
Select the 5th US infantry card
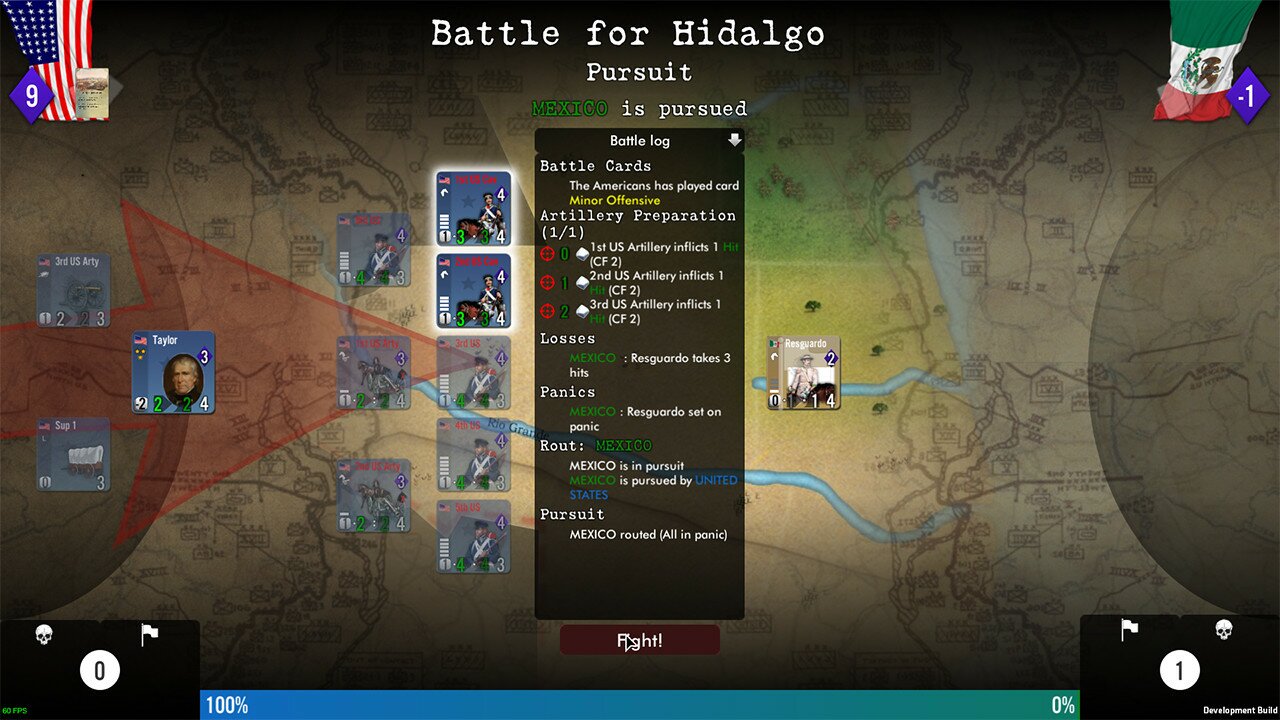tap(474, 537)
